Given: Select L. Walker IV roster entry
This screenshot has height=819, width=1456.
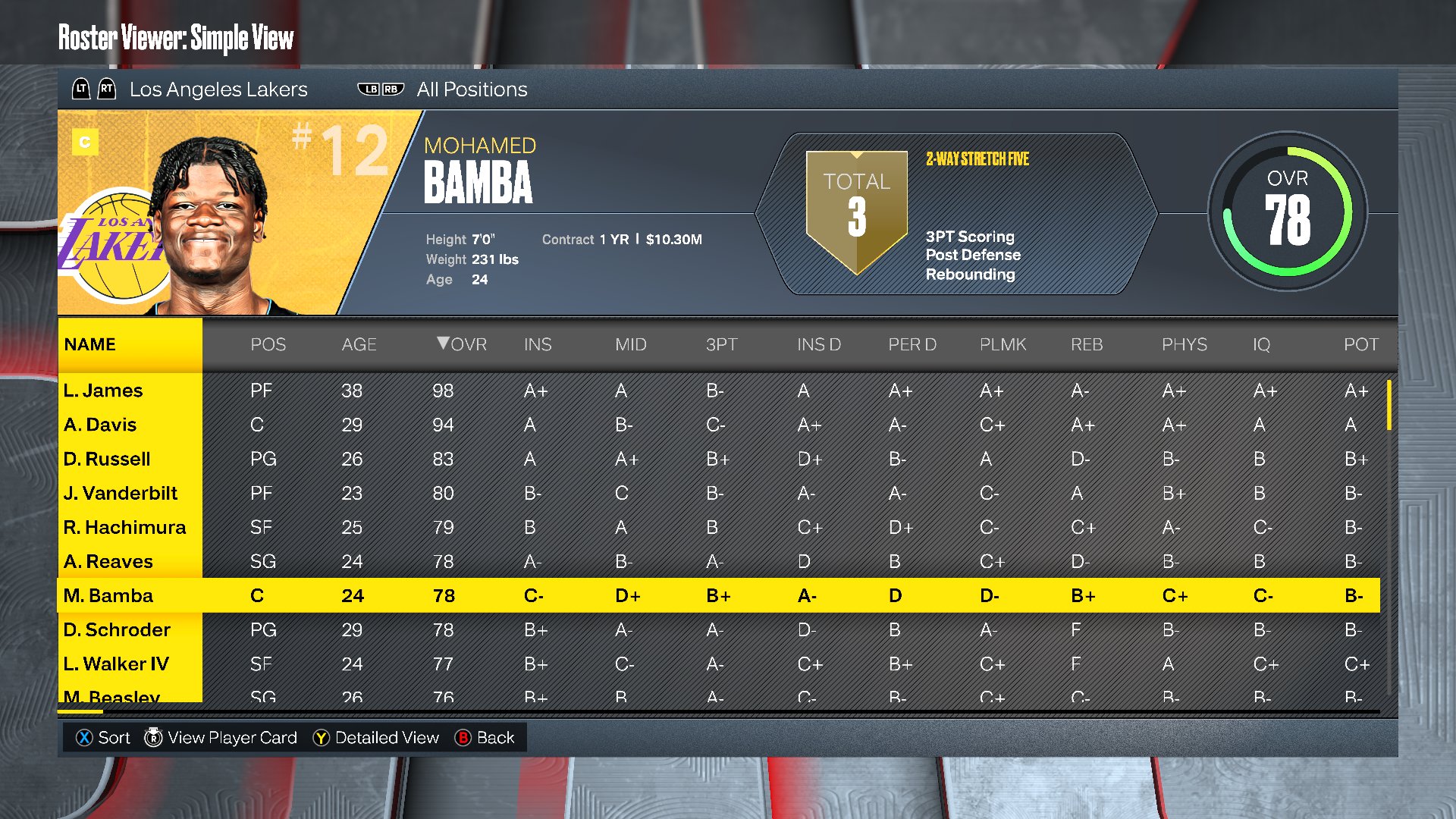Looking at the screenshot, I should [116, 664].
